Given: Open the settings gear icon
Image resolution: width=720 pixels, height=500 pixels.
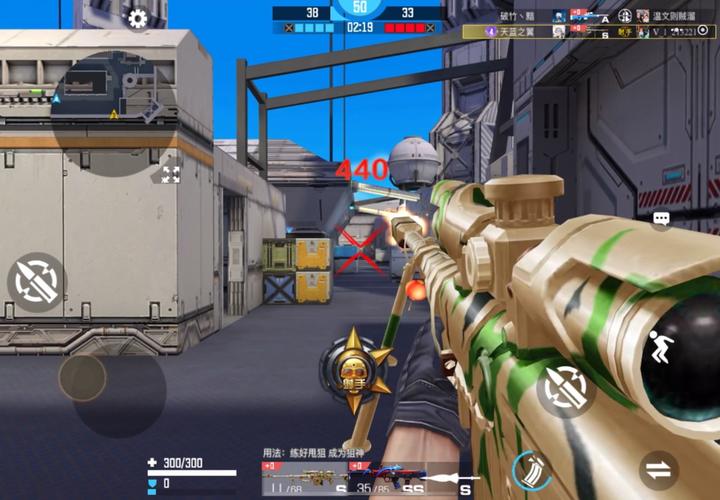Looking at the screenshot, I should (138, 18).
